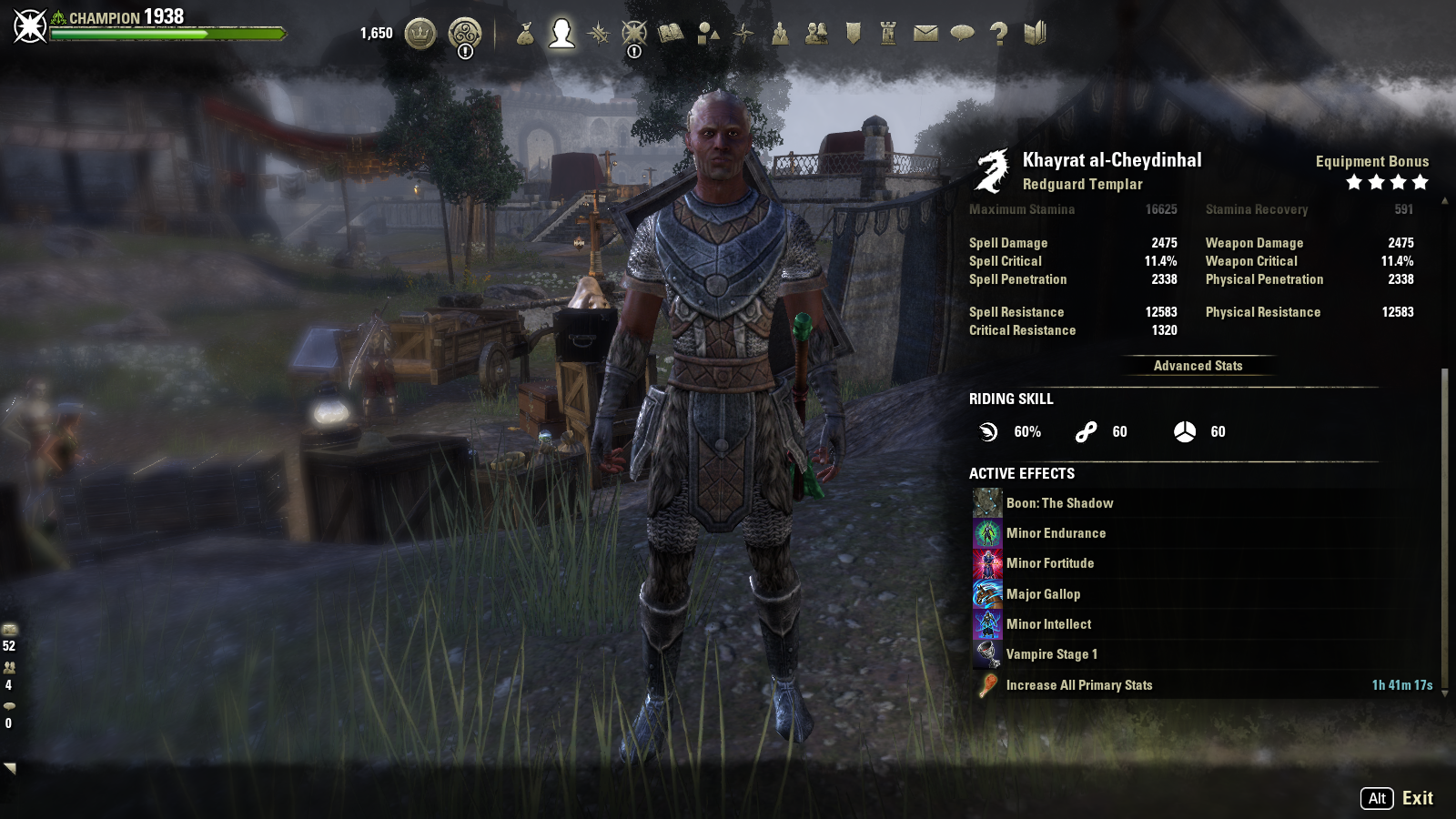This screenshot has width=1456, height=819.
Task: Click the Exit label
Action: pyautogui.click(x=1417, y=798)
